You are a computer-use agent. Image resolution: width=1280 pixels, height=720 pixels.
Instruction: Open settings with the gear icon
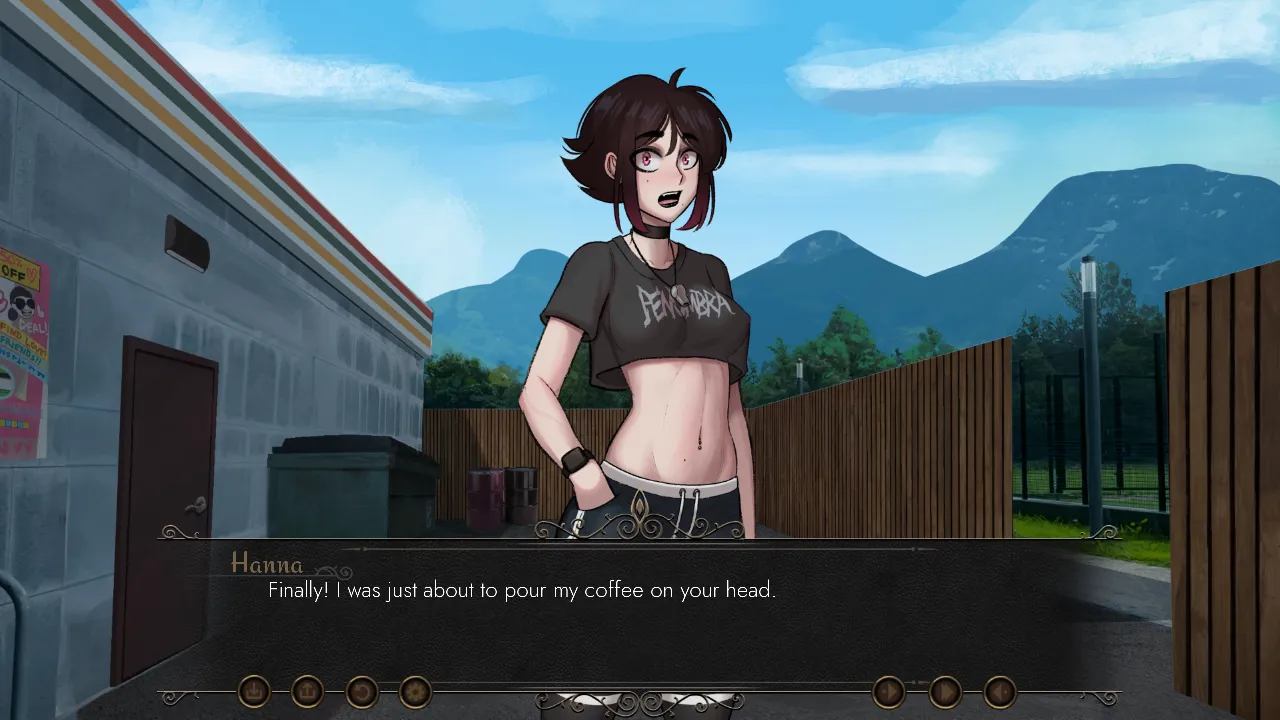415,691
